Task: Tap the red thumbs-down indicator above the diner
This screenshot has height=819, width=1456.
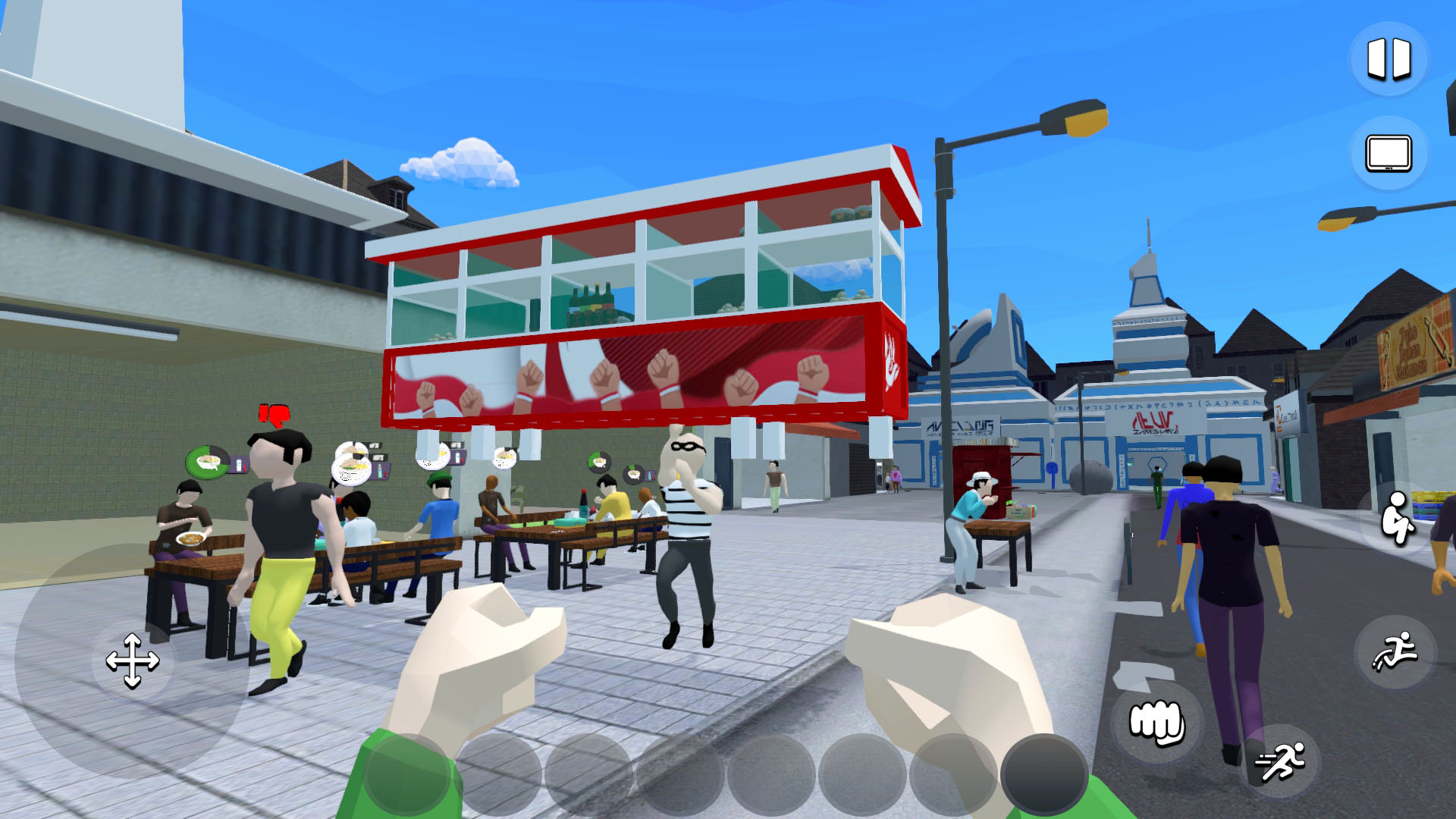Action: click(275, 413)
